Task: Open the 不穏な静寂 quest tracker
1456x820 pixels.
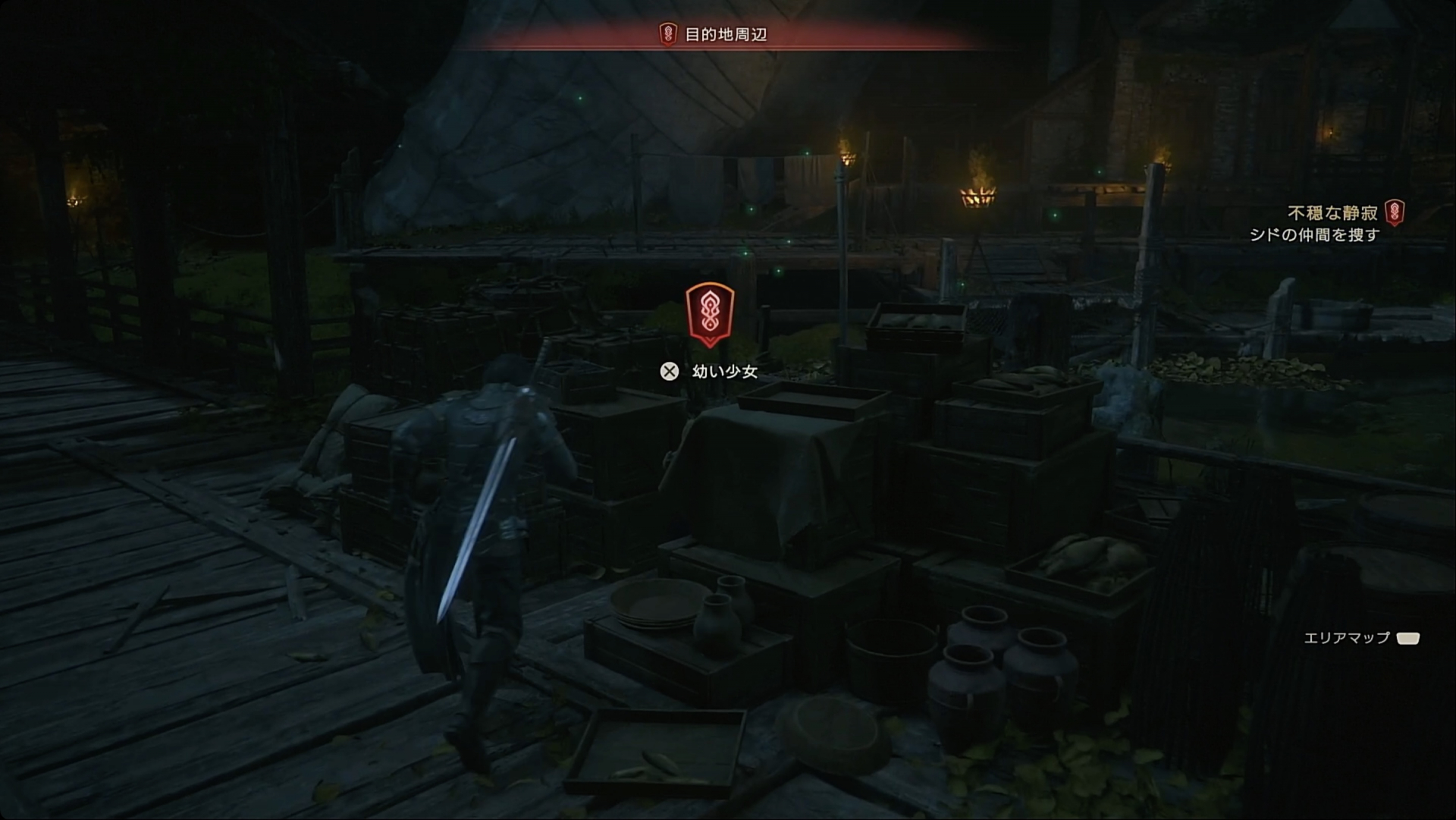Action: click(x=1333, y=213)
